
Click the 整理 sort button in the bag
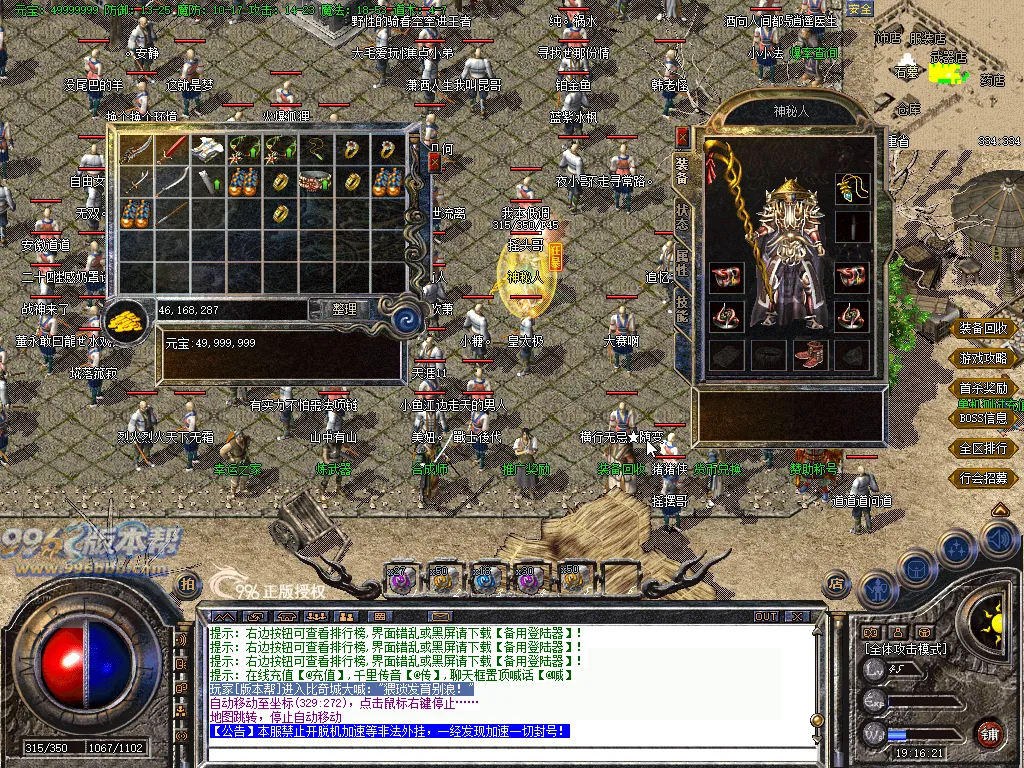[344, 310]
